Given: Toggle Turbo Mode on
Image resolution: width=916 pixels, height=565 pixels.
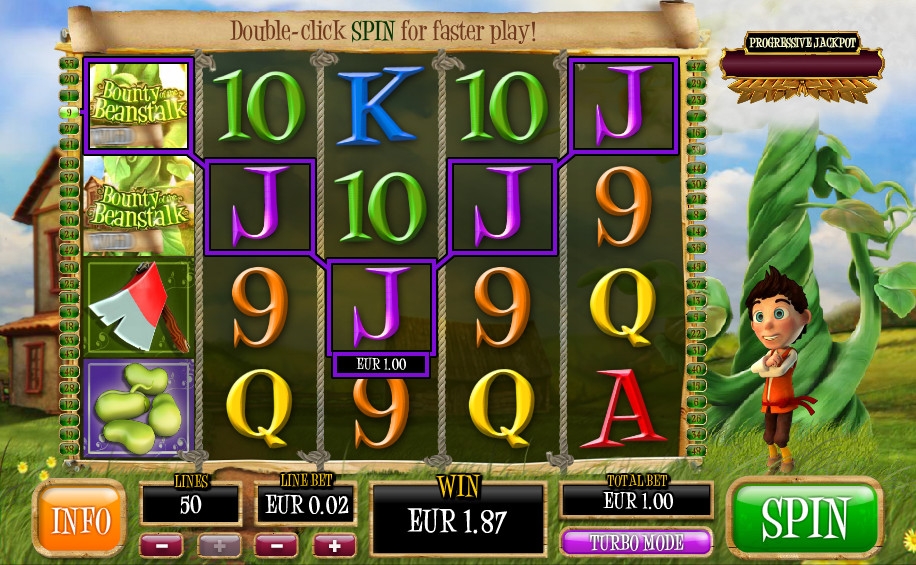Looking at the screenshot, I should [x=637, y=542].
